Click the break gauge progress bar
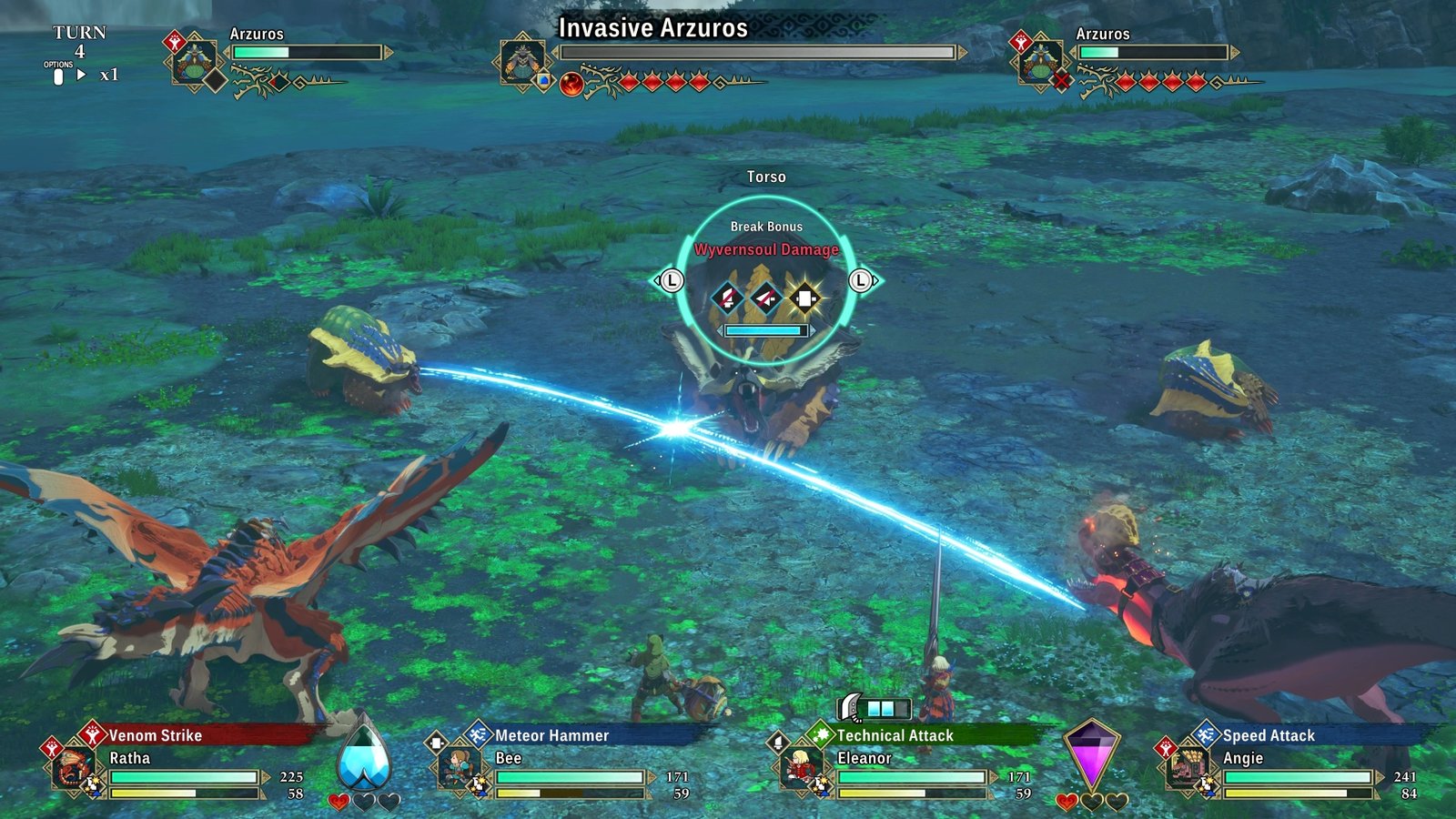Image resolution: width=1456 pixels, height=819 pixels. (x=764, y=332)
